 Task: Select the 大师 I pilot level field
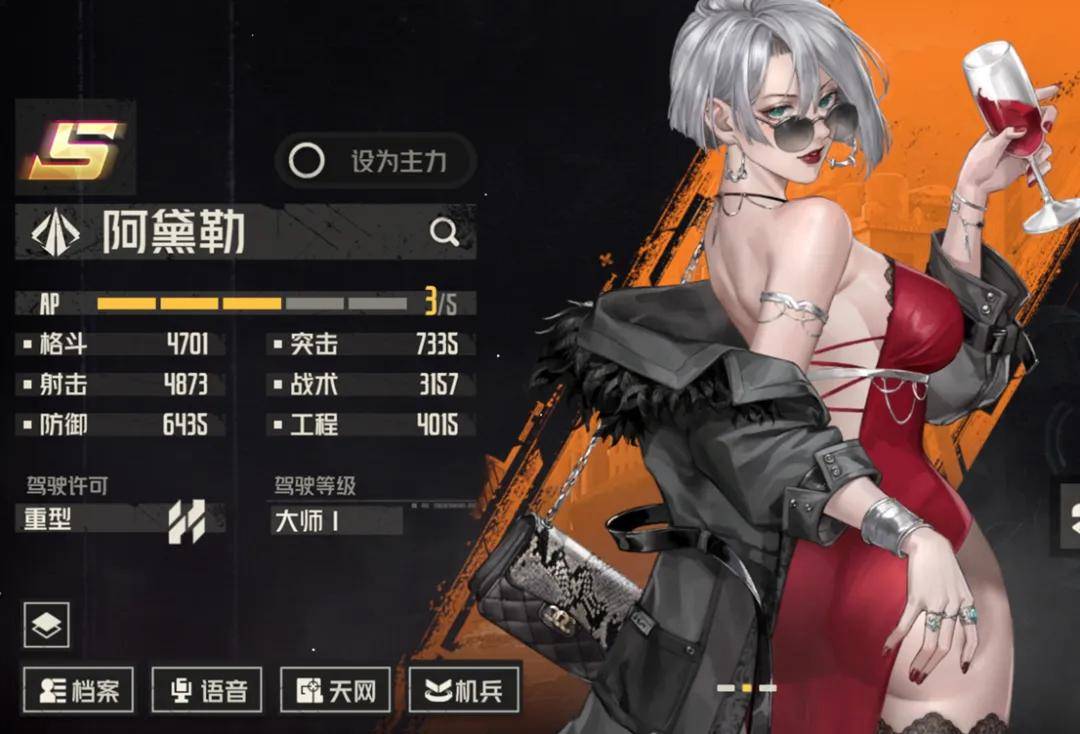337,520
